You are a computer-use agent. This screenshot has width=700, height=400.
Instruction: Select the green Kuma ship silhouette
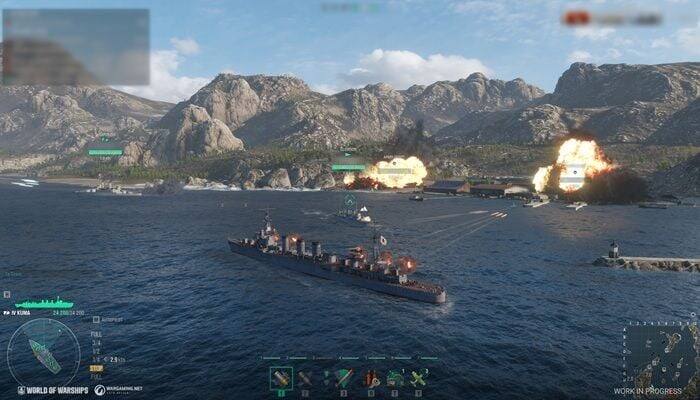[44, 302]
